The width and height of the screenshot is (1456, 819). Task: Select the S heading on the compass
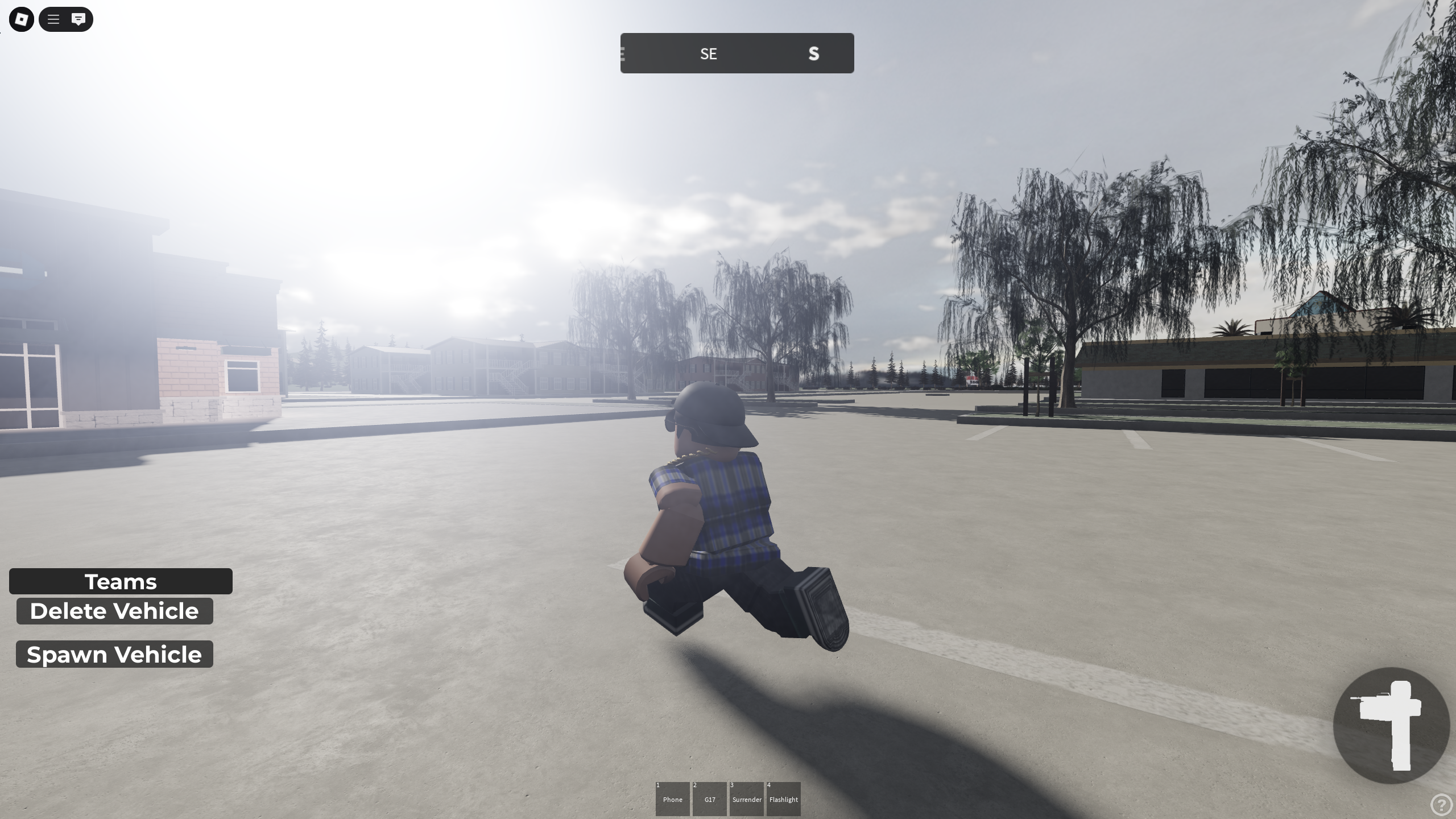point(814,53)
